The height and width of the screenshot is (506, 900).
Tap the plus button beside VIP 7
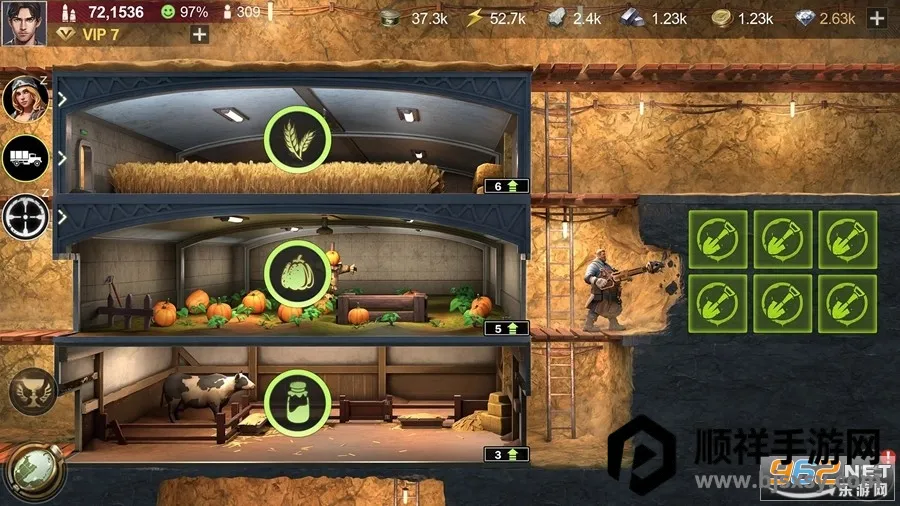[200, 34]
